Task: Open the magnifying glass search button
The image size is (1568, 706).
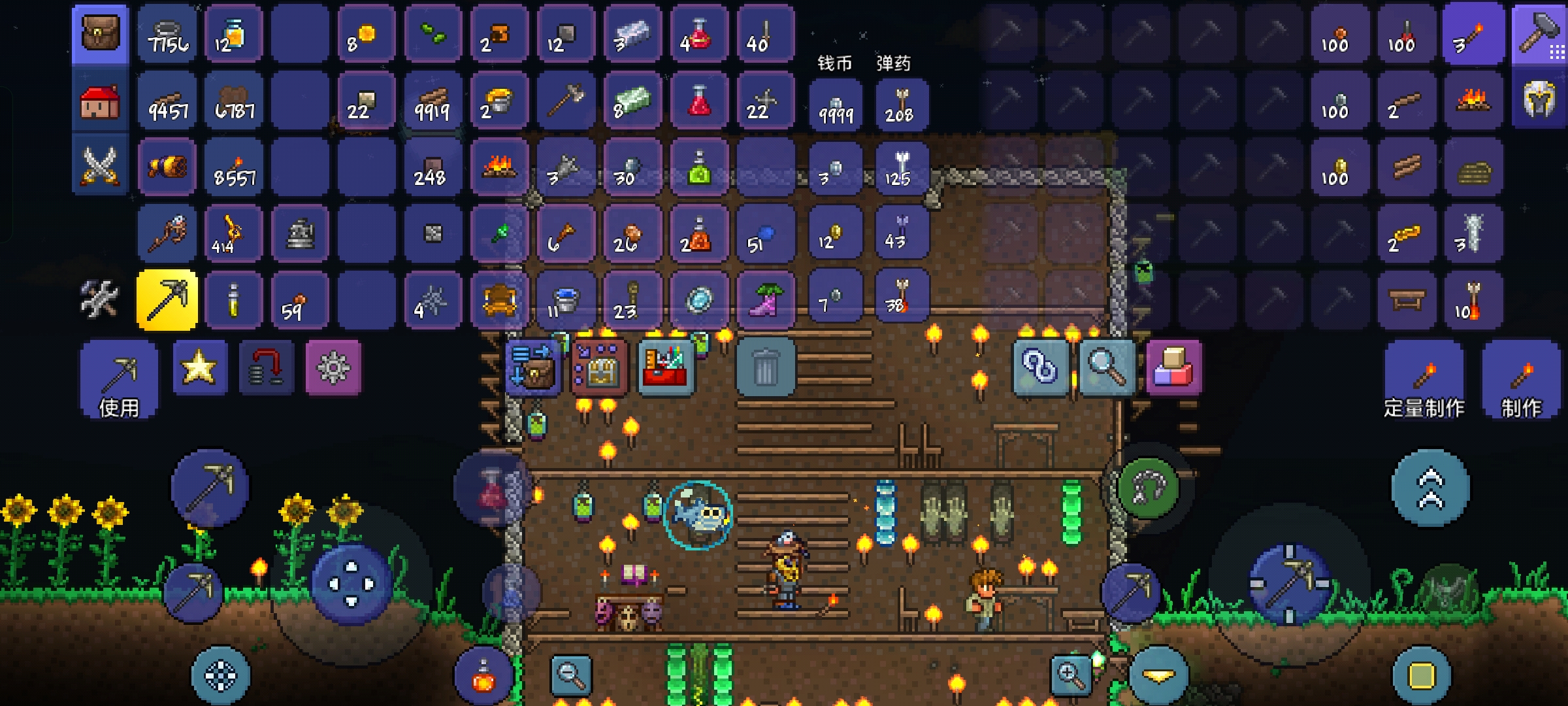Action: tap(1107, 367)
